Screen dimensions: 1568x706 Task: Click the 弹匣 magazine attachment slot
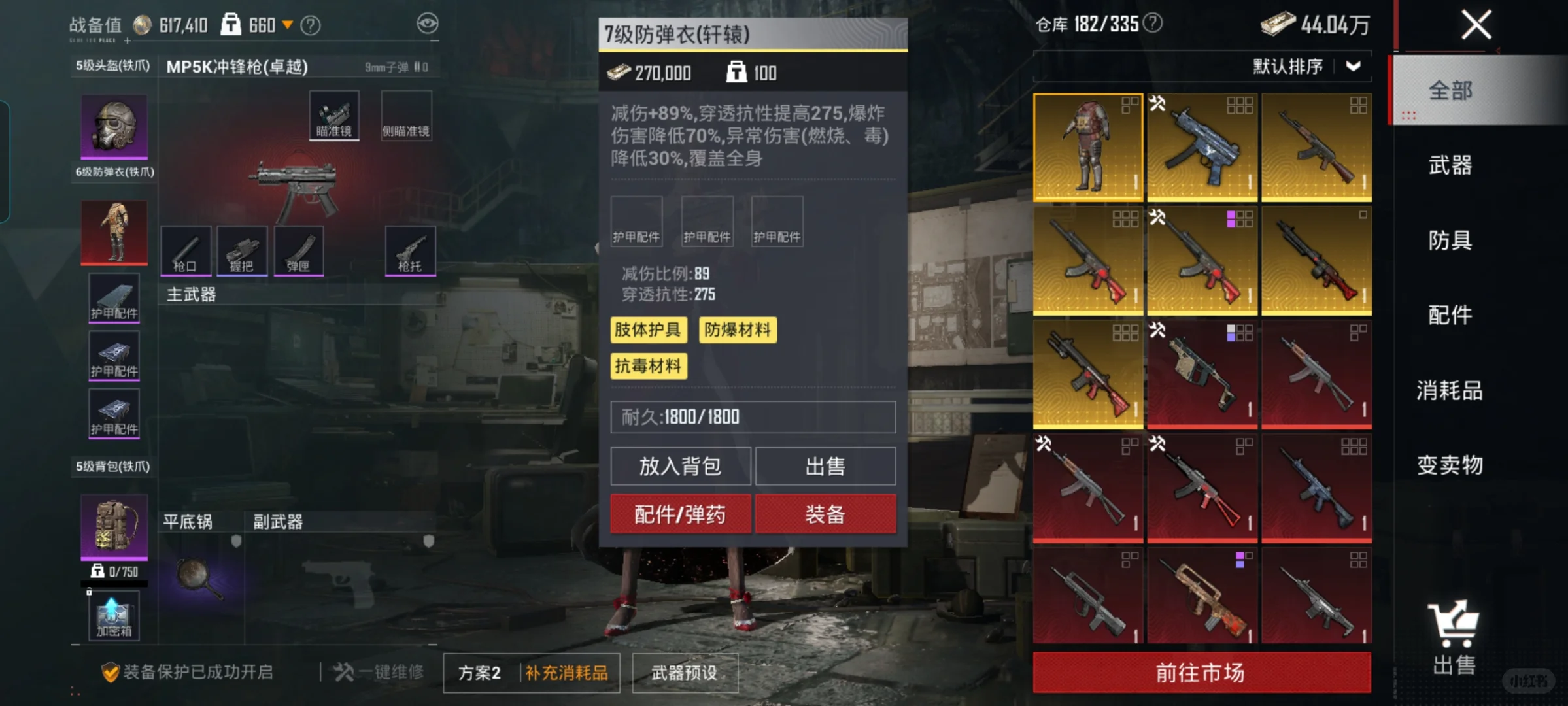[x=299, y=250]
